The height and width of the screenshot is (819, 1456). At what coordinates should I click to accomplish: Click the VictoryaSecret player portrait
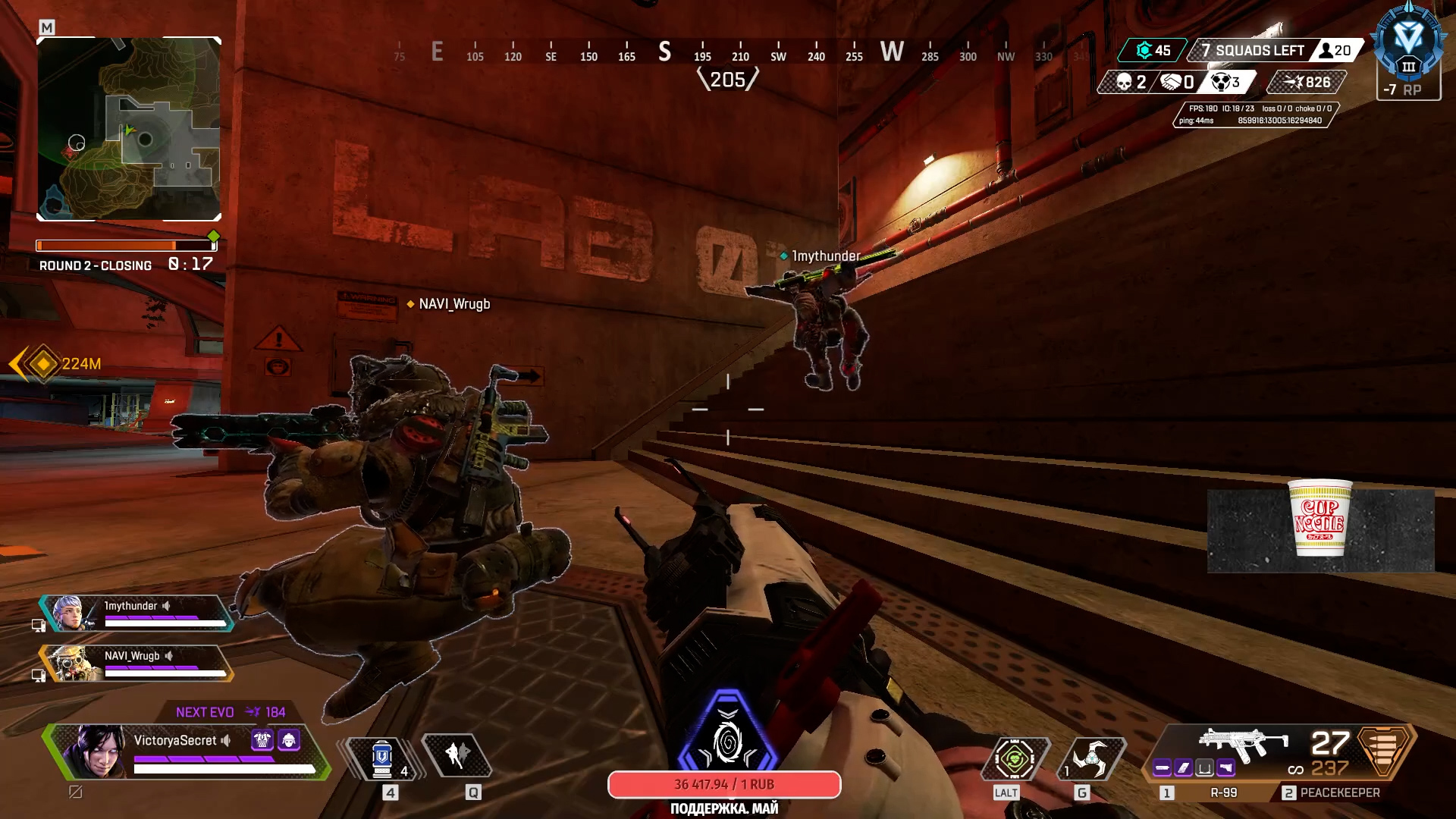[96, 750]
